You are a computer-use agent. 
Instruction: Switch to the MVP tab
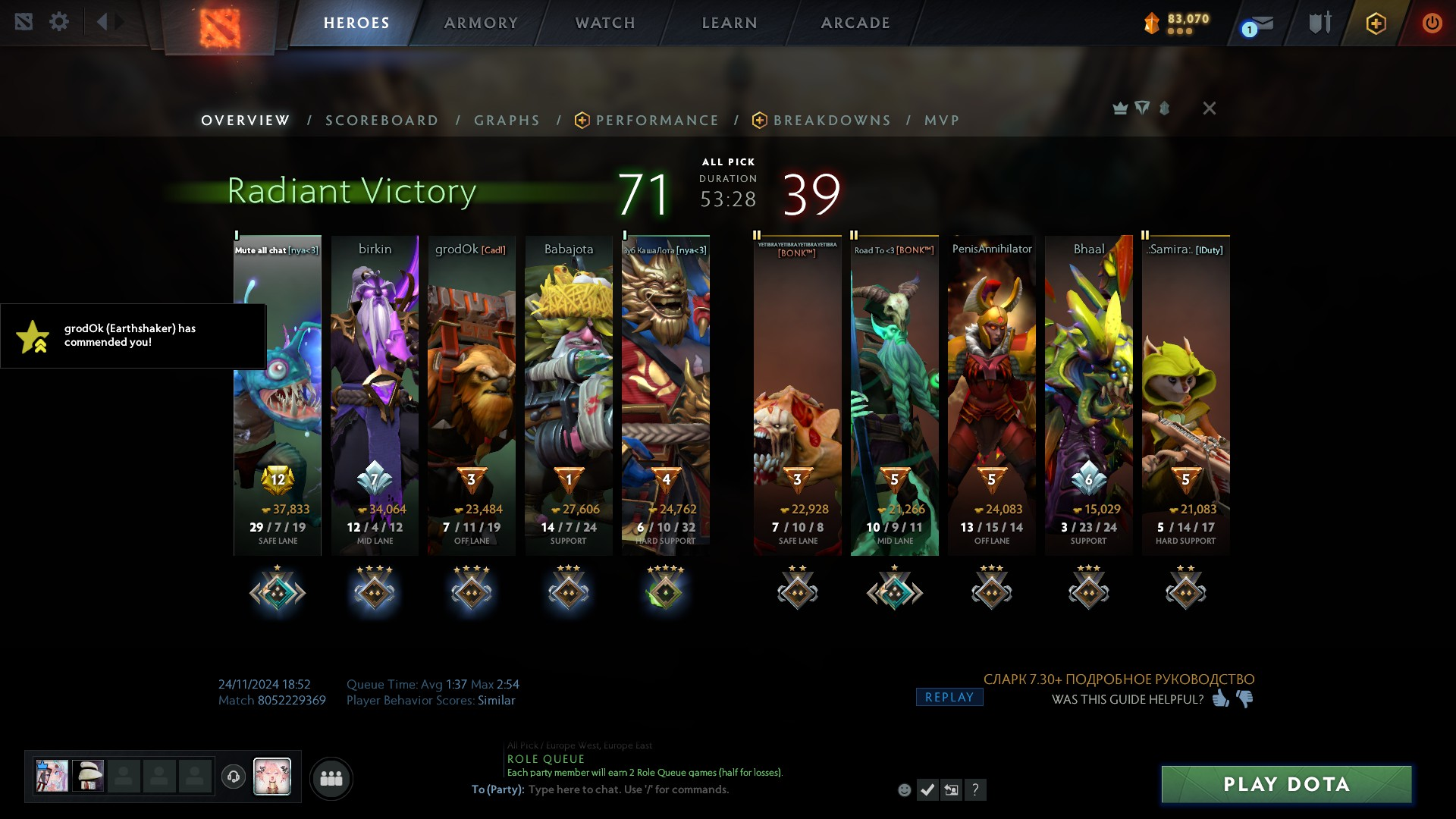point(942,121)
